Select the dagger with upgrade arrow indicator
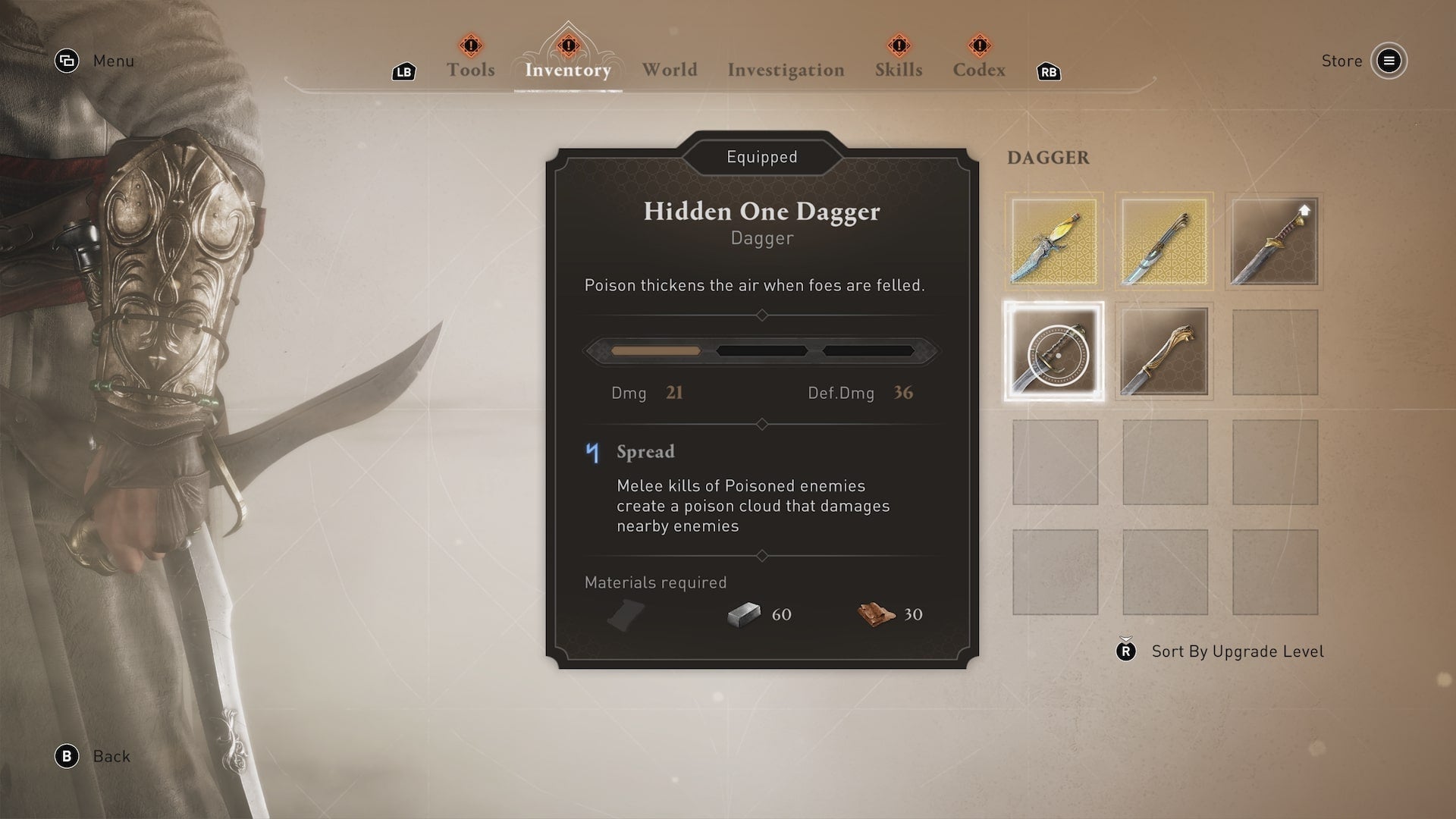The image size is (1456, 819). point(1275,241)
